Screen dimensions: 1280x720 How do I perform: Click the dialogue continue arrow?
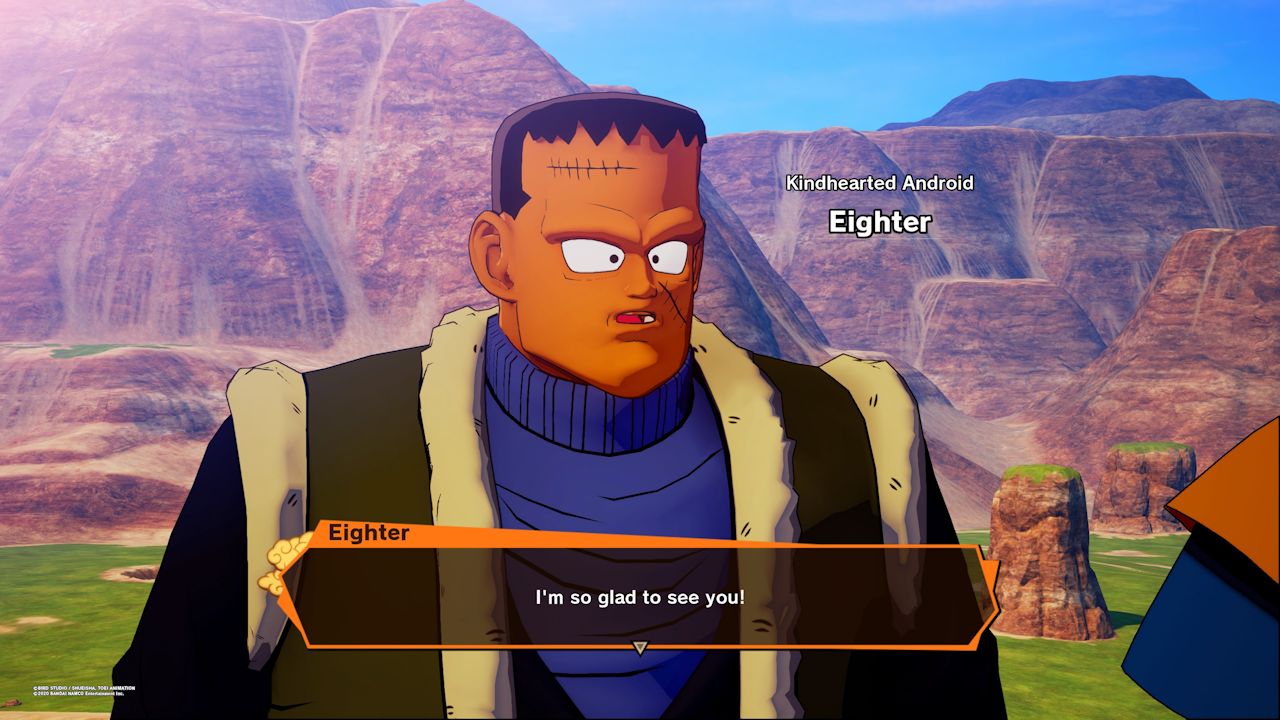click(x=640, y=648)
